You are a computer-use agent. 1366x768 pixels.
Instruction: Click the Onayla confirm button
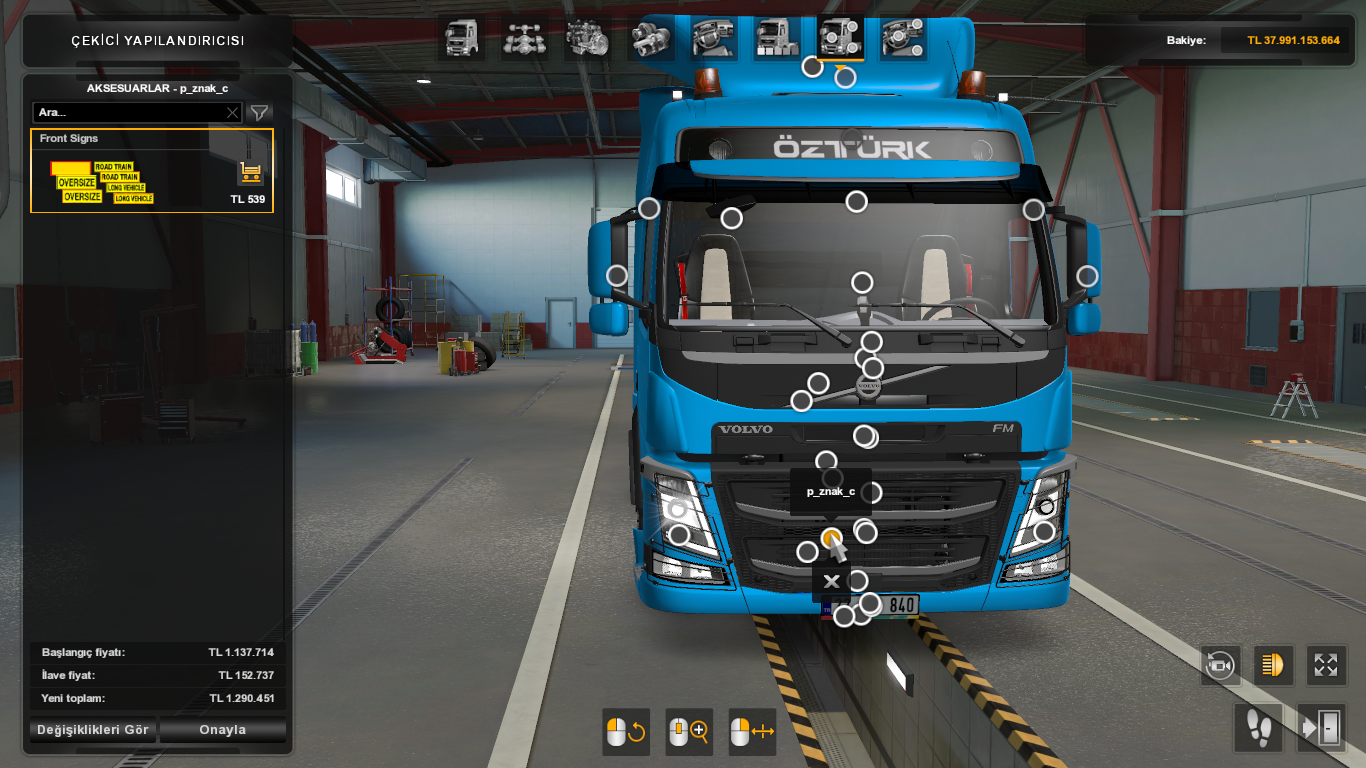tap(223, 730)
